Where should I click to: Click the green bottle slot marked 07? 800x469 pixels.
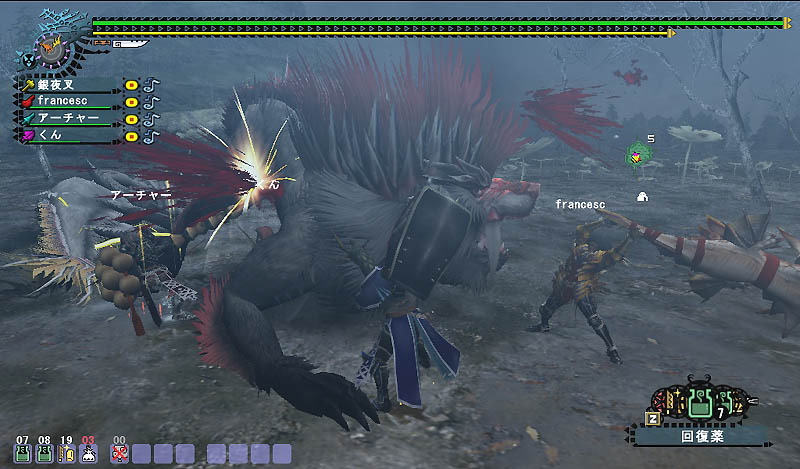[x=22, y=453]
